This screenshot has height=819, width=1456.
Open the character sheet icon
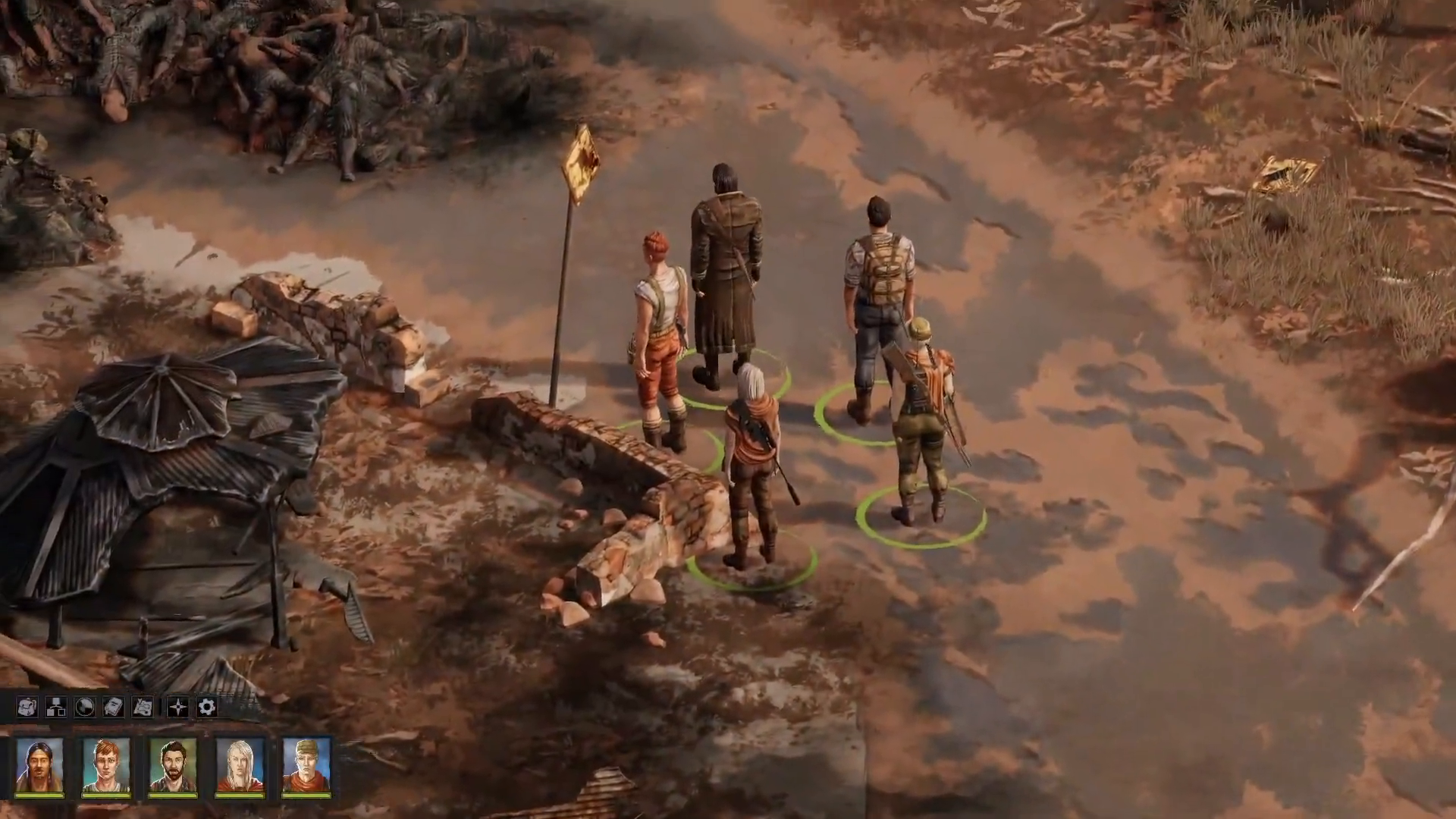pos(55,707)
